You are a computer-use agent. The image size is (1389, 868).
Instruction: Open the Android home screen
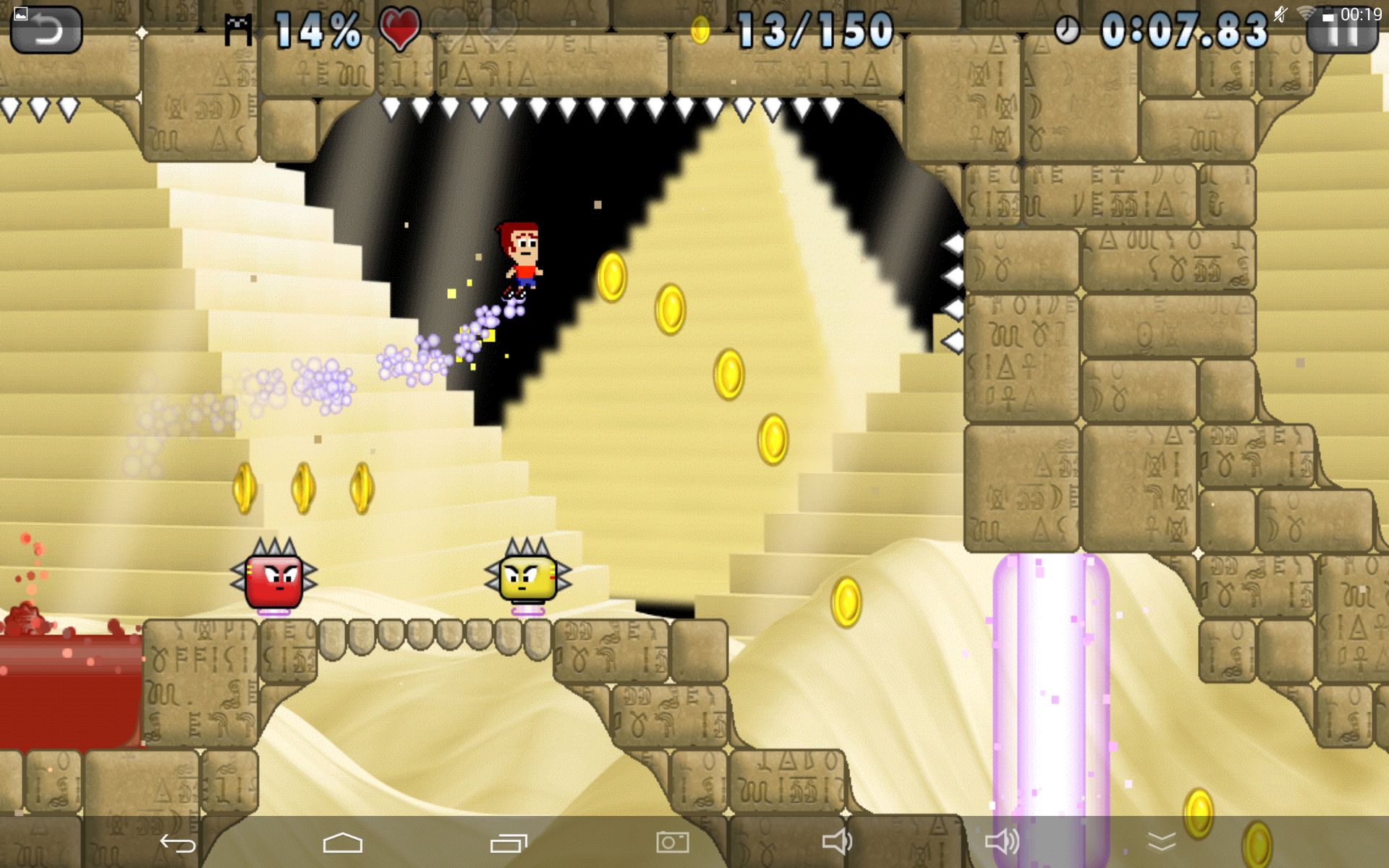pos(342,843)
